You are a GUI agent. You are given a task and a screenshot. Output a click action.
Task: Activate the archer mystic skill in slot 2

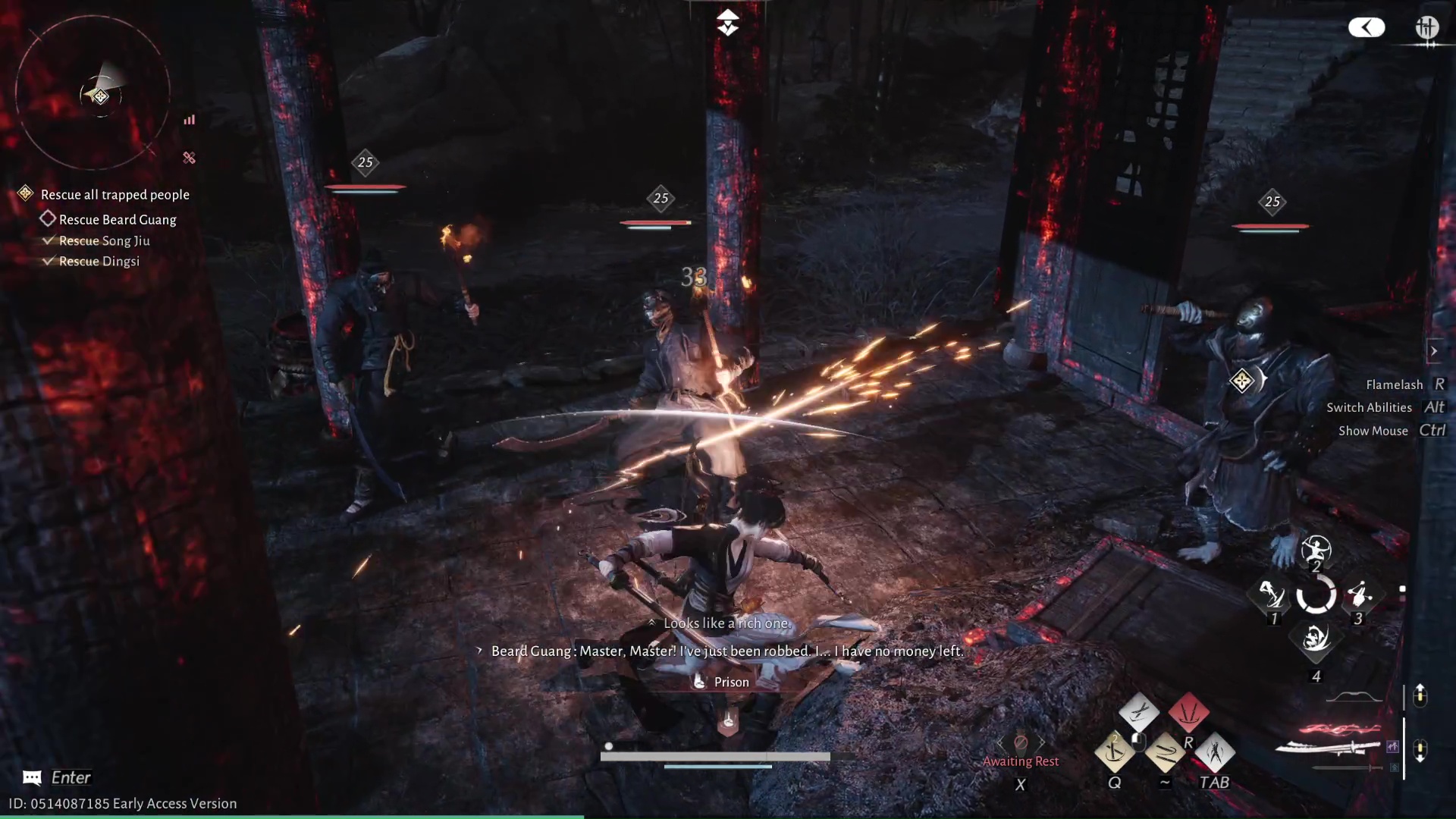tap(1316, 549)
